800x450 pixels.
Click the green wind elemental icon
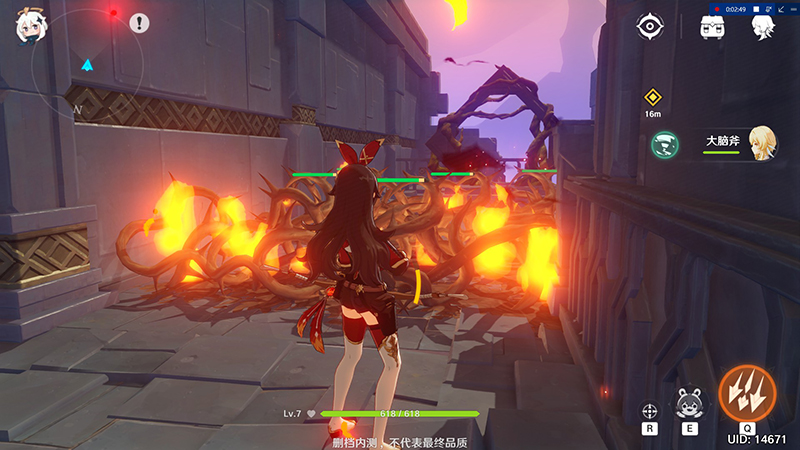click(x=662, y=145)
